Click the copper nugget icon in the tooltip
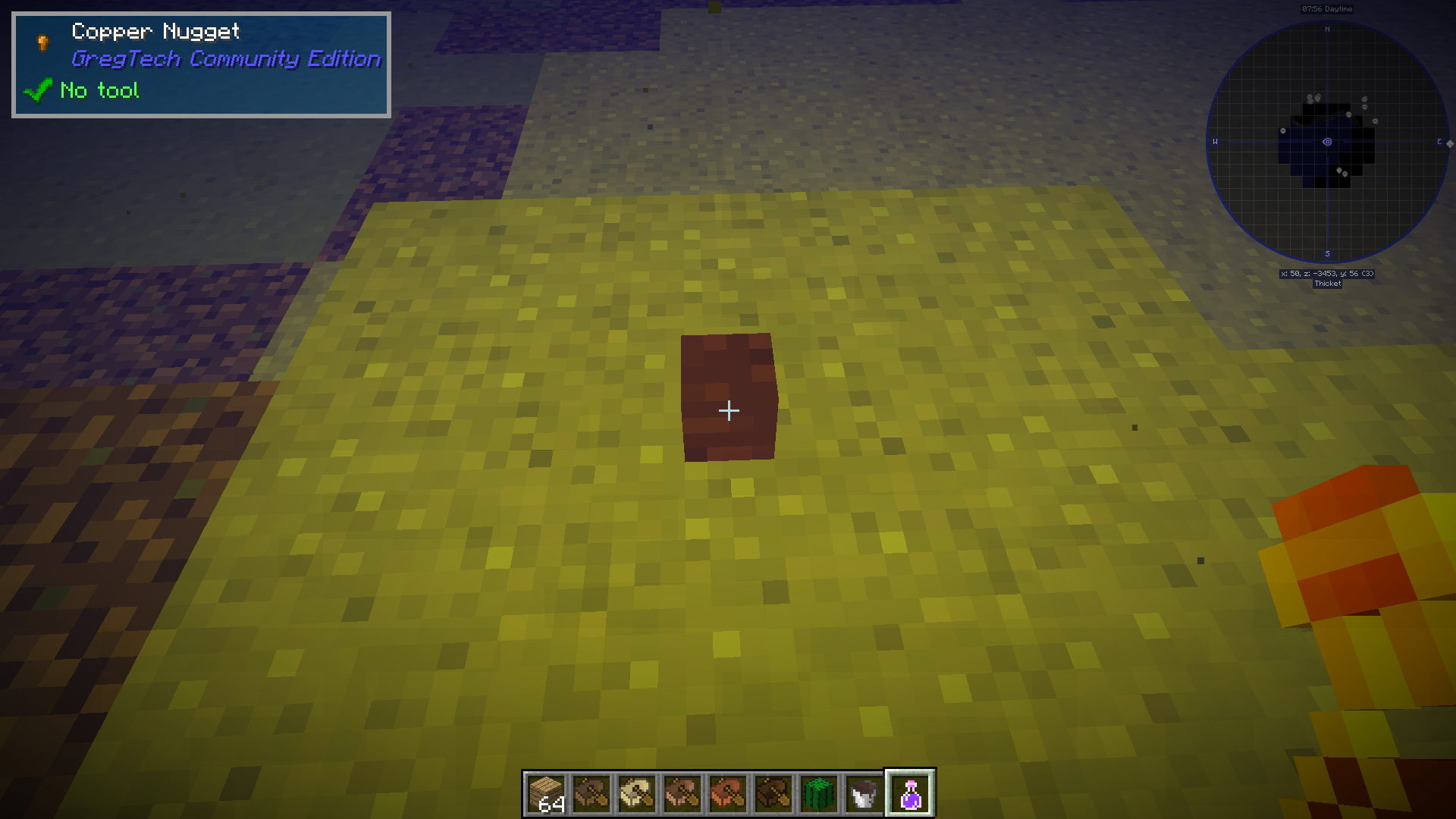This screenshot has height=819, width=1456. [x=42, y=43]
